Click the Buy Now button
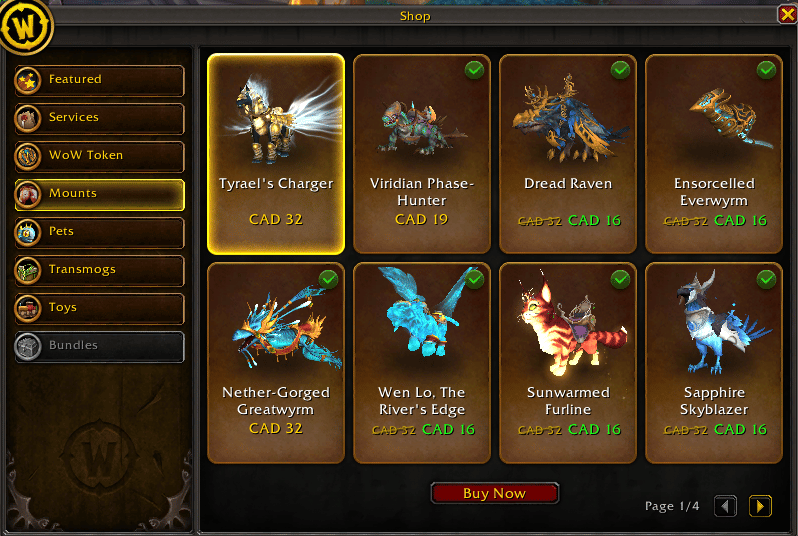This screenshot has height=536, width=798. pos(494,494)
